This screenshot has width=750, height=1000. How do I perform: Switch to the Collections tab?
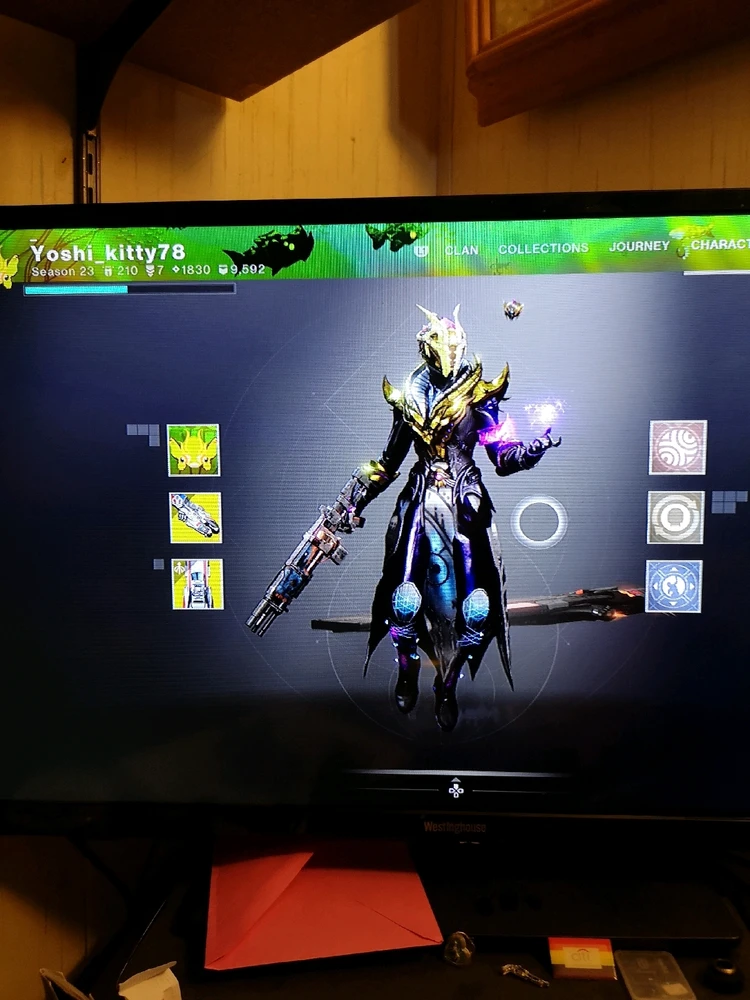pyautogui.click(x=543, y=249)
